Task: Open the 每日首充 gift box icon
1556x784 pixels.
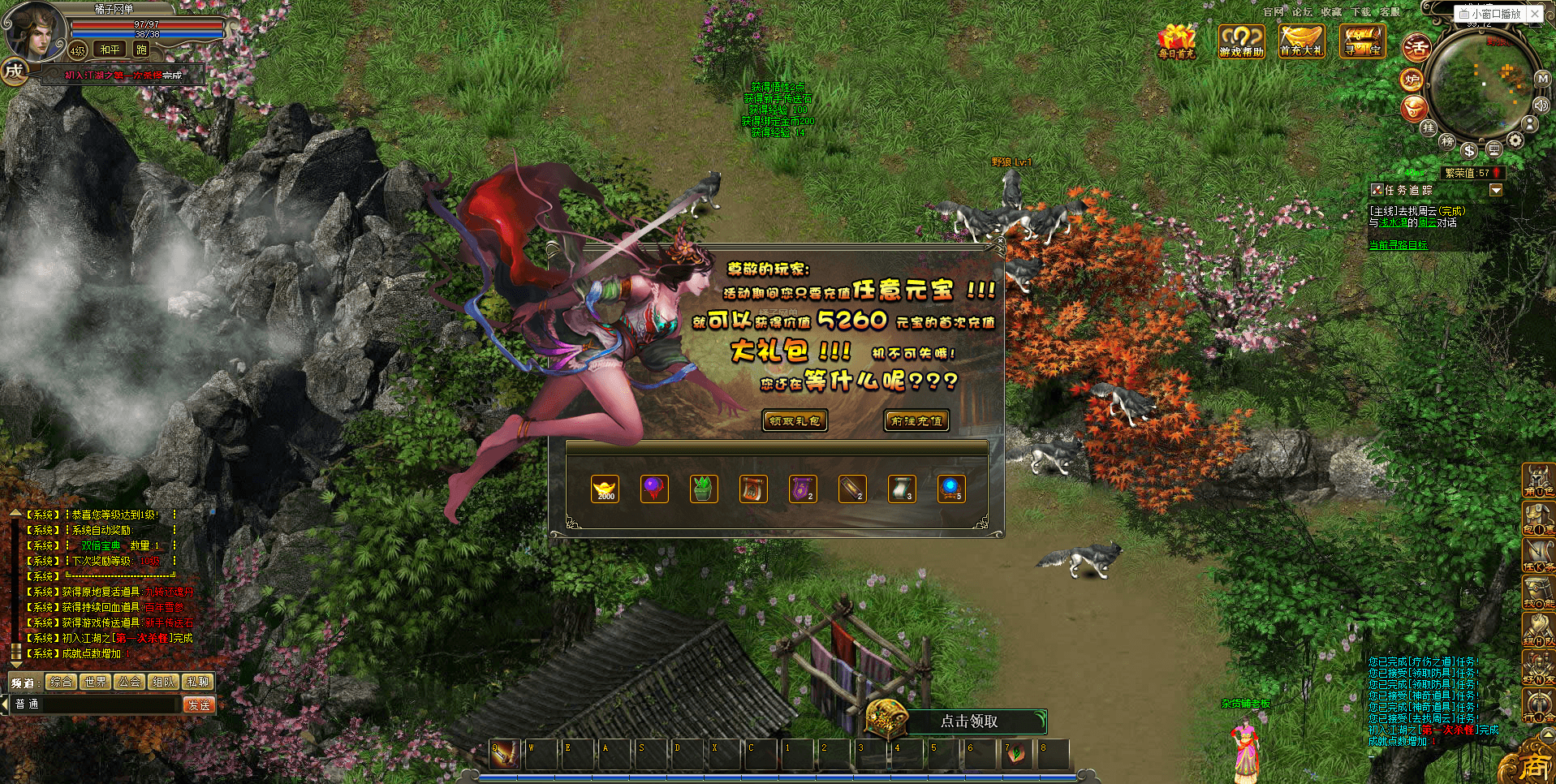Action: click(1176, 41)
